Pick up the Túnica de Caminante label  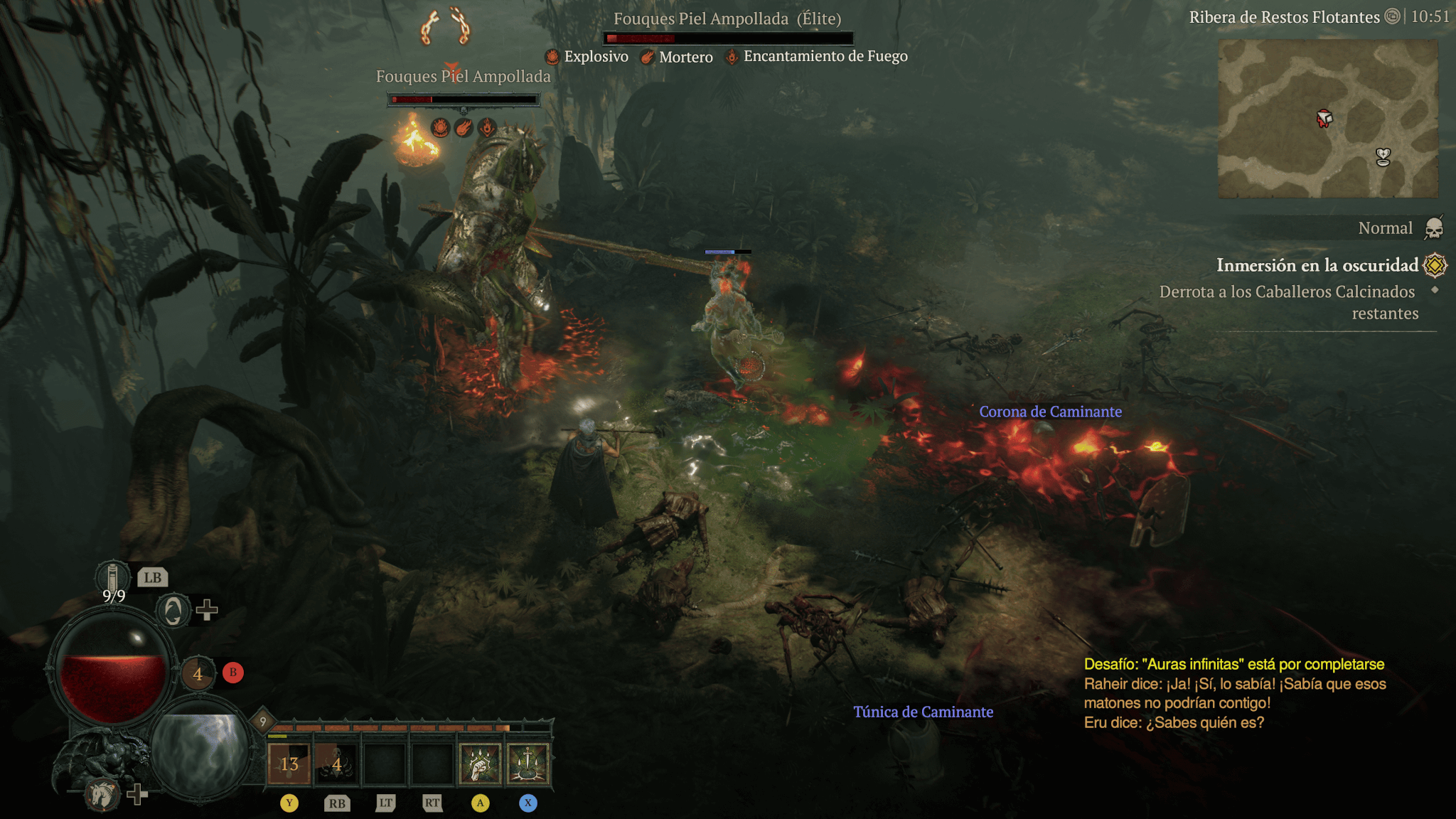point(923,712)
